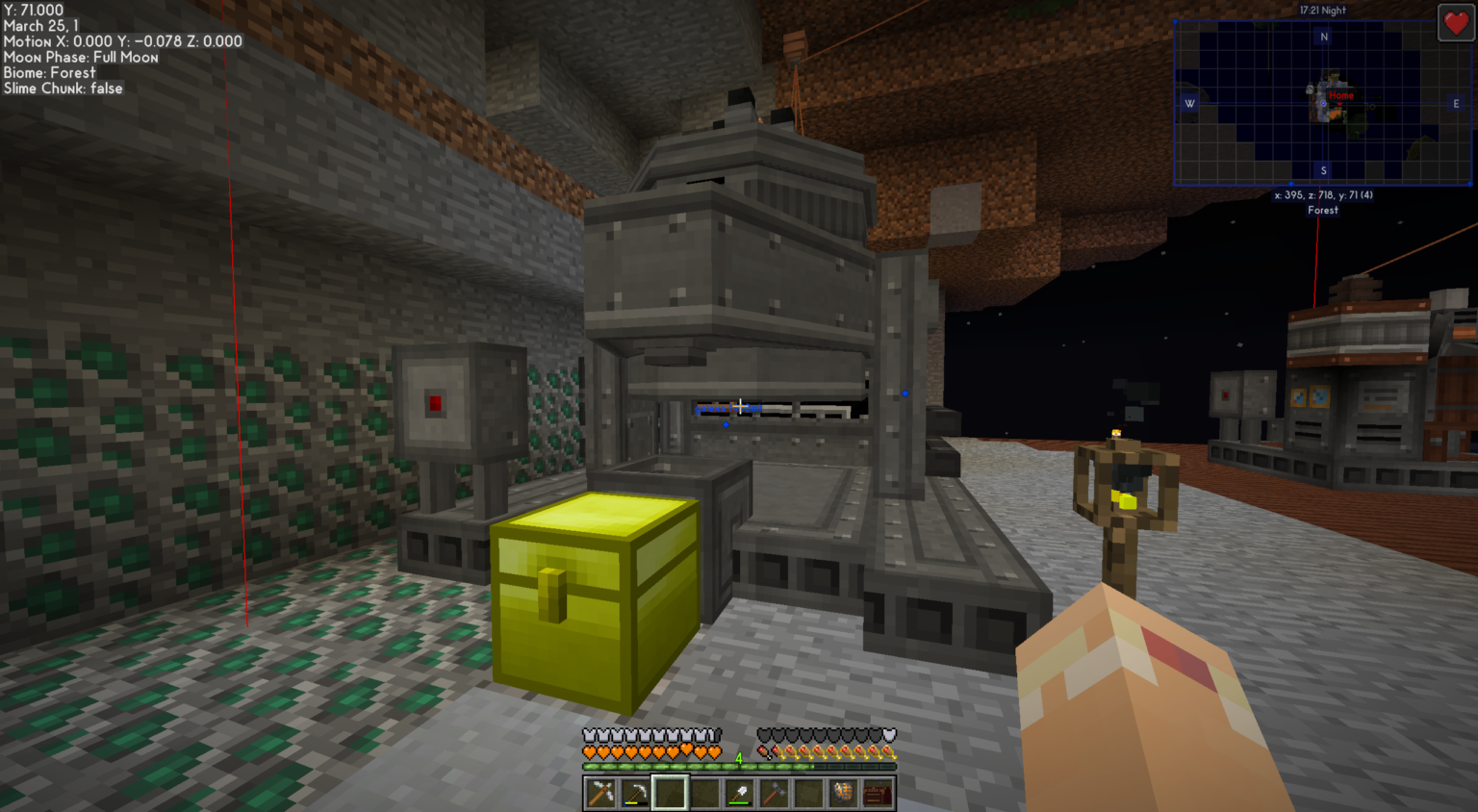Image resolution: width=1478 pixels, height=812 pixels.
Task: Click the W compass marker on the minimap
Action: 1190,103
